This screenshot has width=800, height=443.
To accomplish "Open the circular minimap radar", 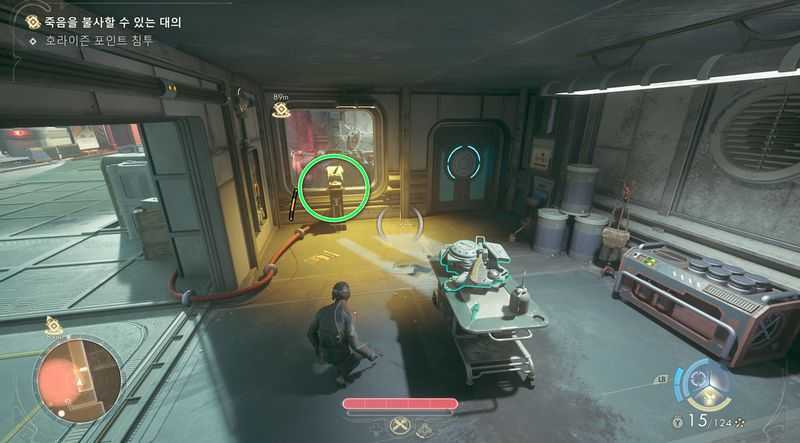I will tap(78, 378).
